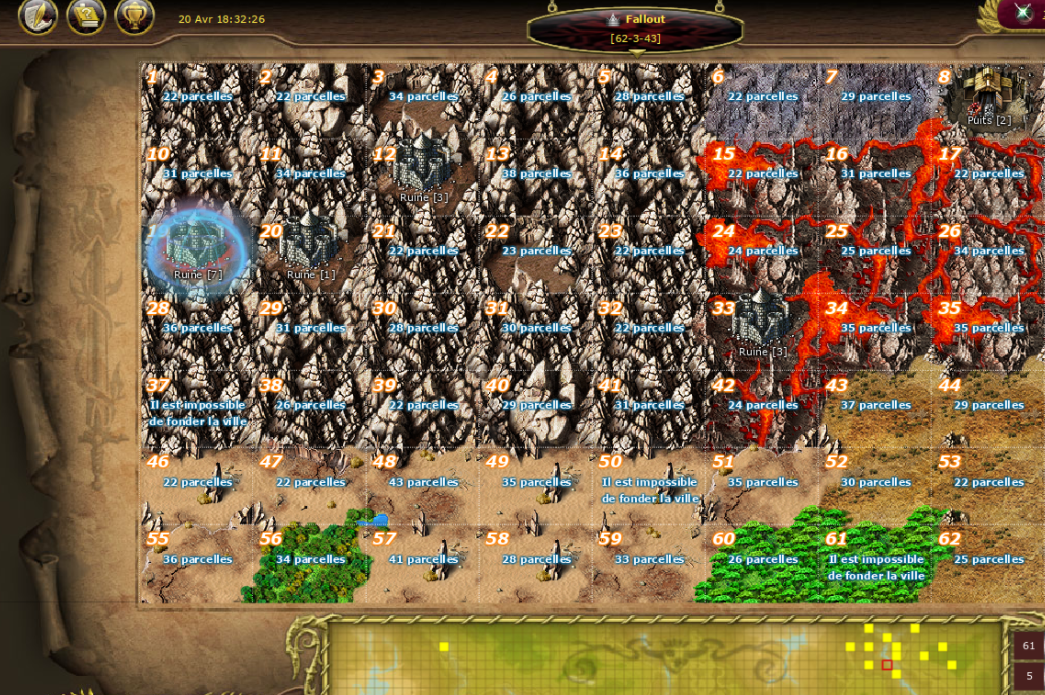Open the Fallout city selector dropdown
Viewport: 1045px width, 695px height.
636,29
